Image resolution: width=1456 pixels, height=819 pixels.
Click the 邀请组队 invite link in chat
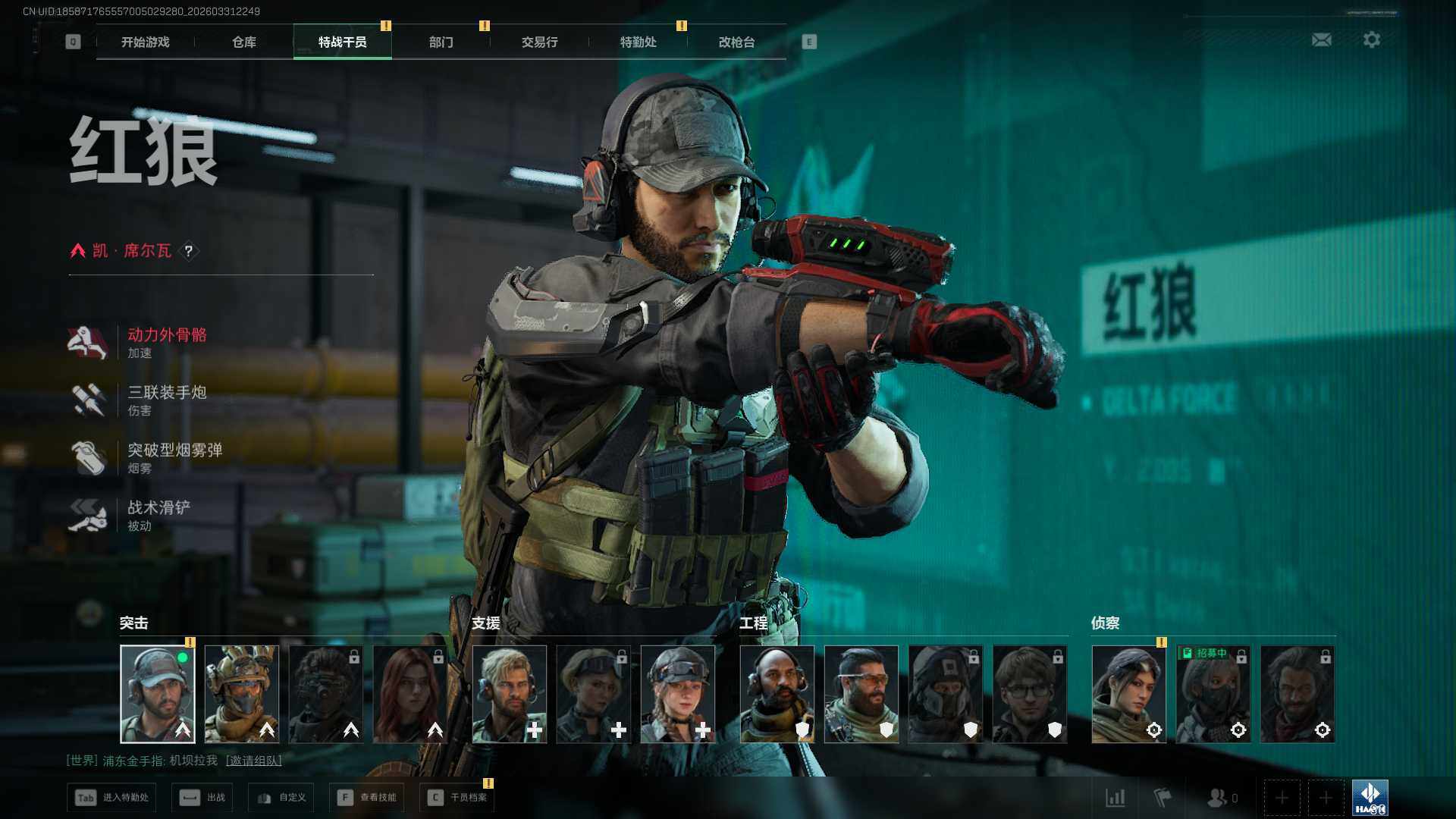click(x=254, y=760)
